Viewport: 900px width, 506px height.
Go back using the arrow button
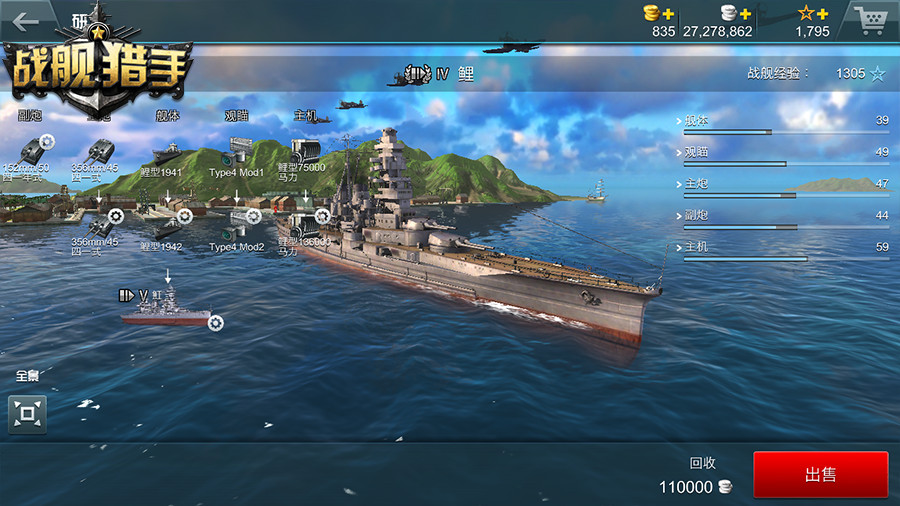pyautogui.click(x=26, y=21)
